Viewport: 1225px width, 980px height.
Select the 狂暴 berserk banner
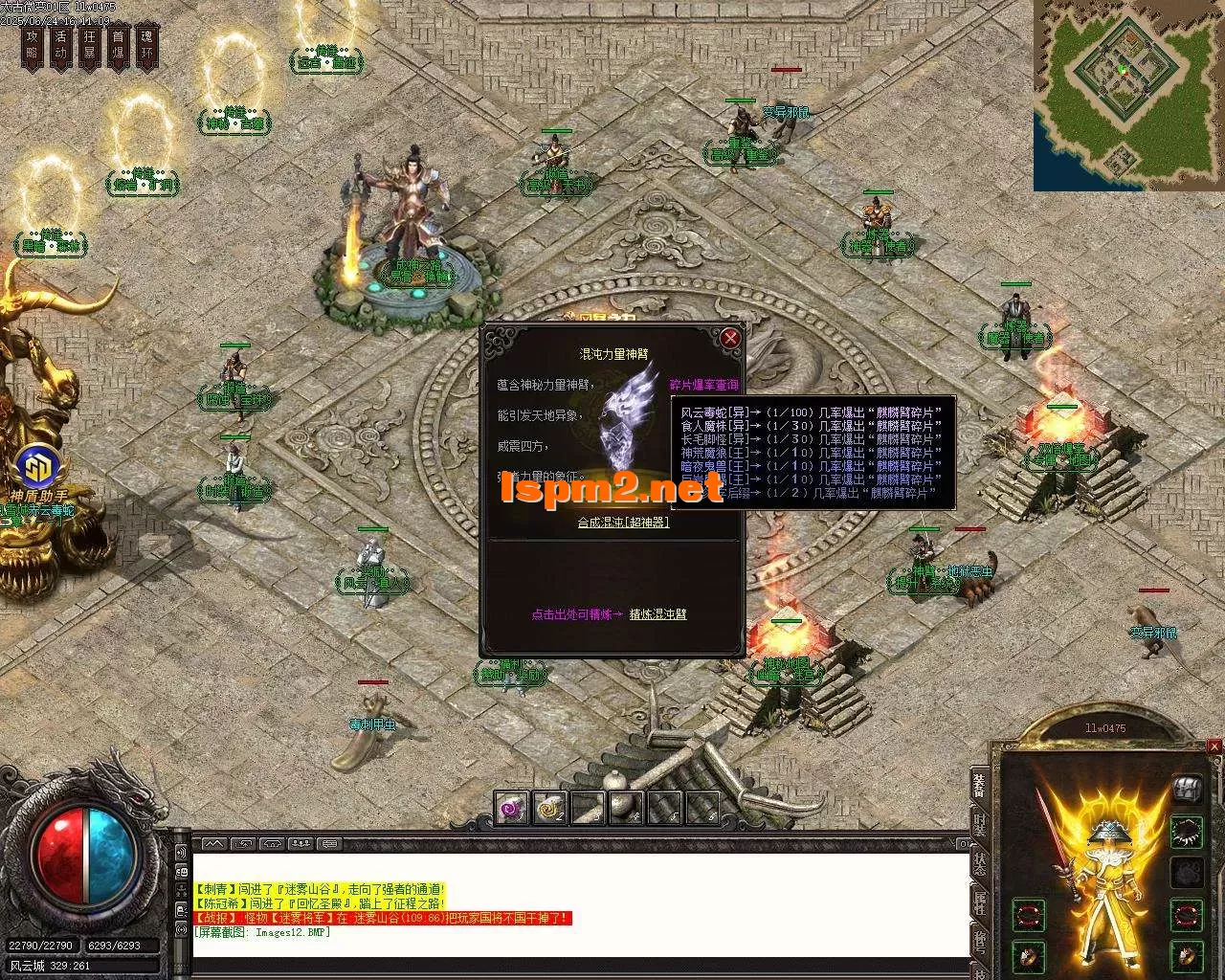click(x=90, y=45)
